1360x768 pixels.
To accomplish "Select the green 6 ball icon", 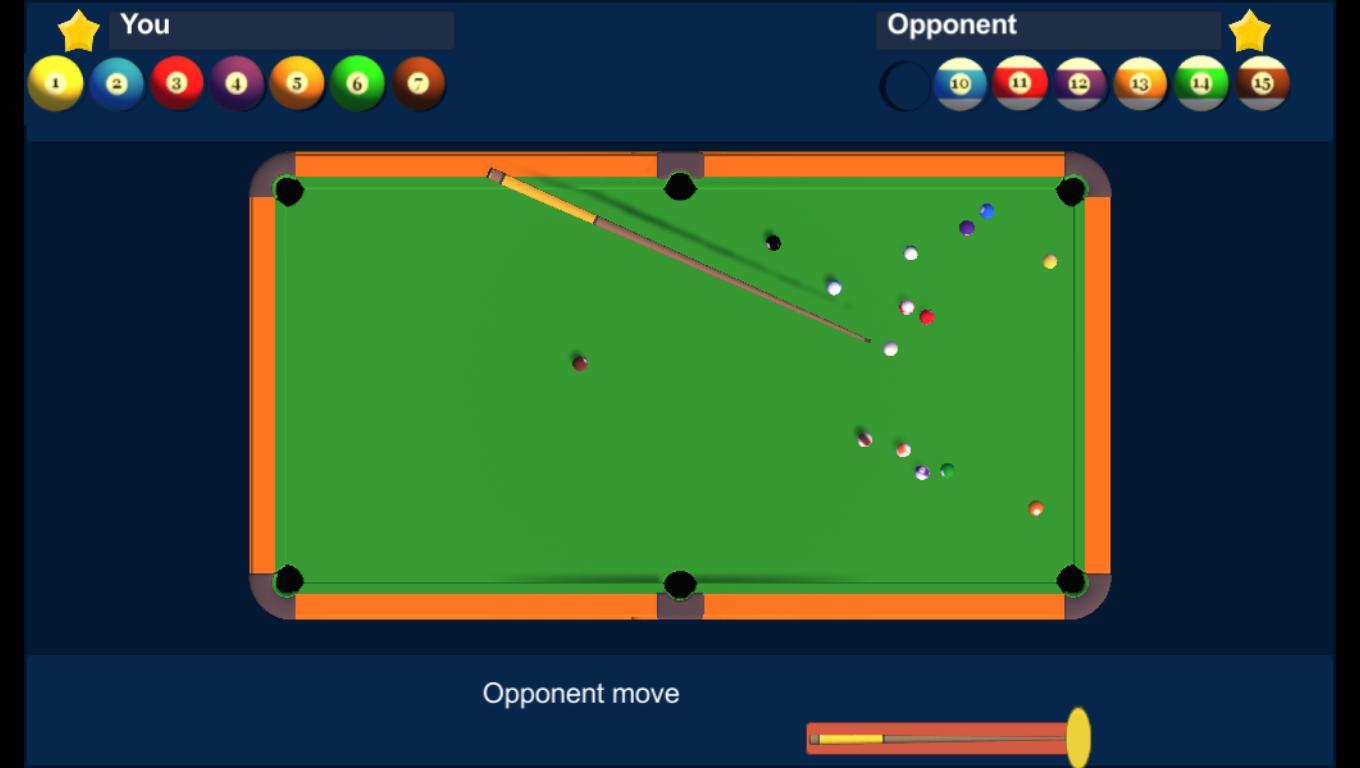I will point(359,82).
